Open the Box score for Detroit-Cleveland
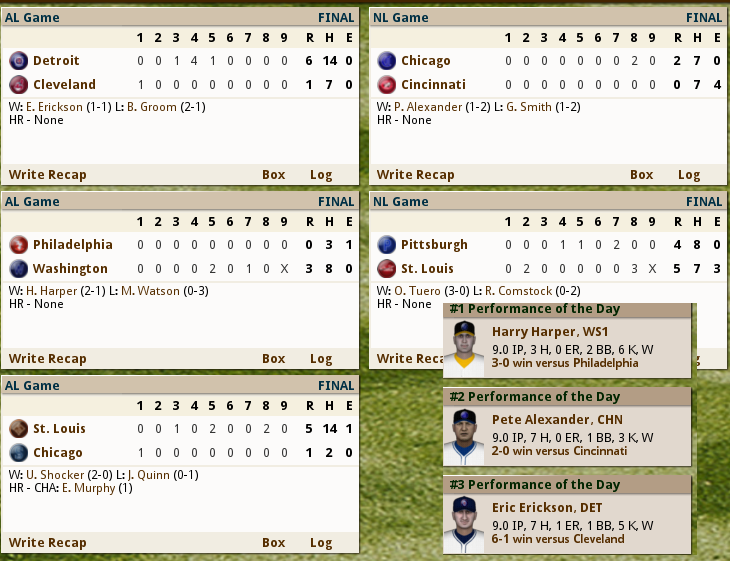This screenshot has width=730, height=561. click(274, 174)
